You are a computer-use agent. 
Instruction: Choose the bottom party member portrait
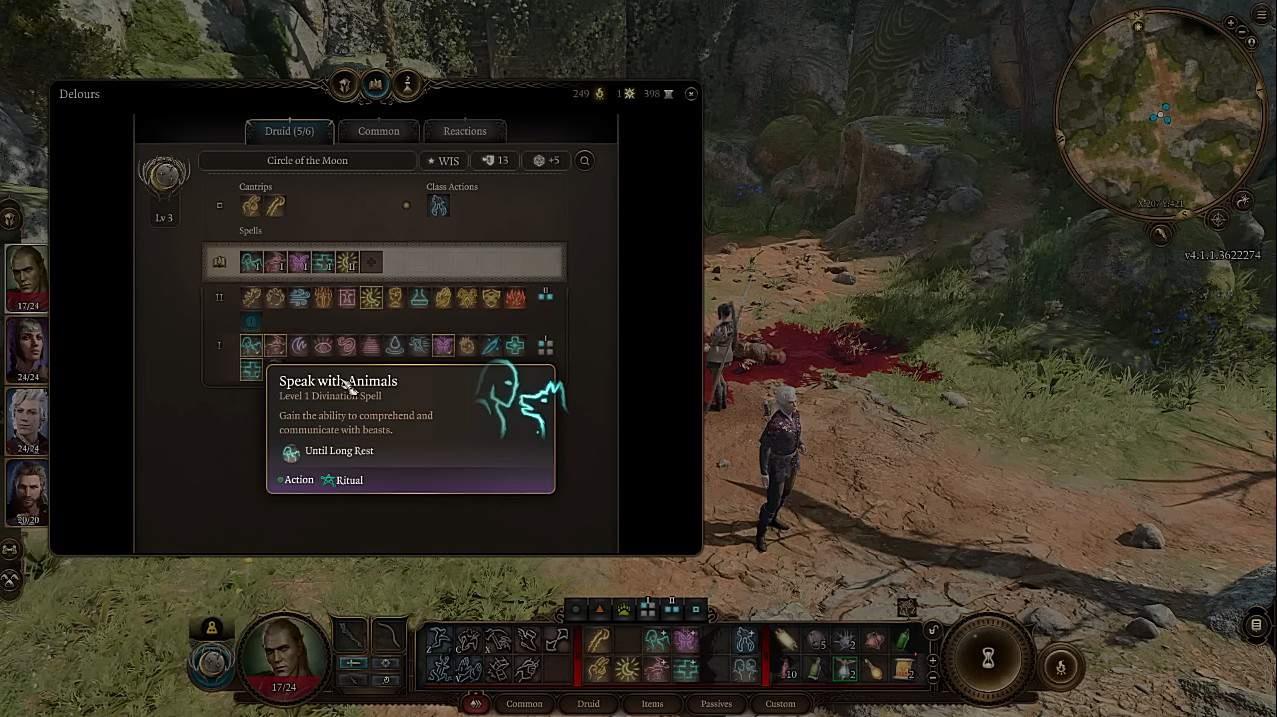click(x=27, y=492)
